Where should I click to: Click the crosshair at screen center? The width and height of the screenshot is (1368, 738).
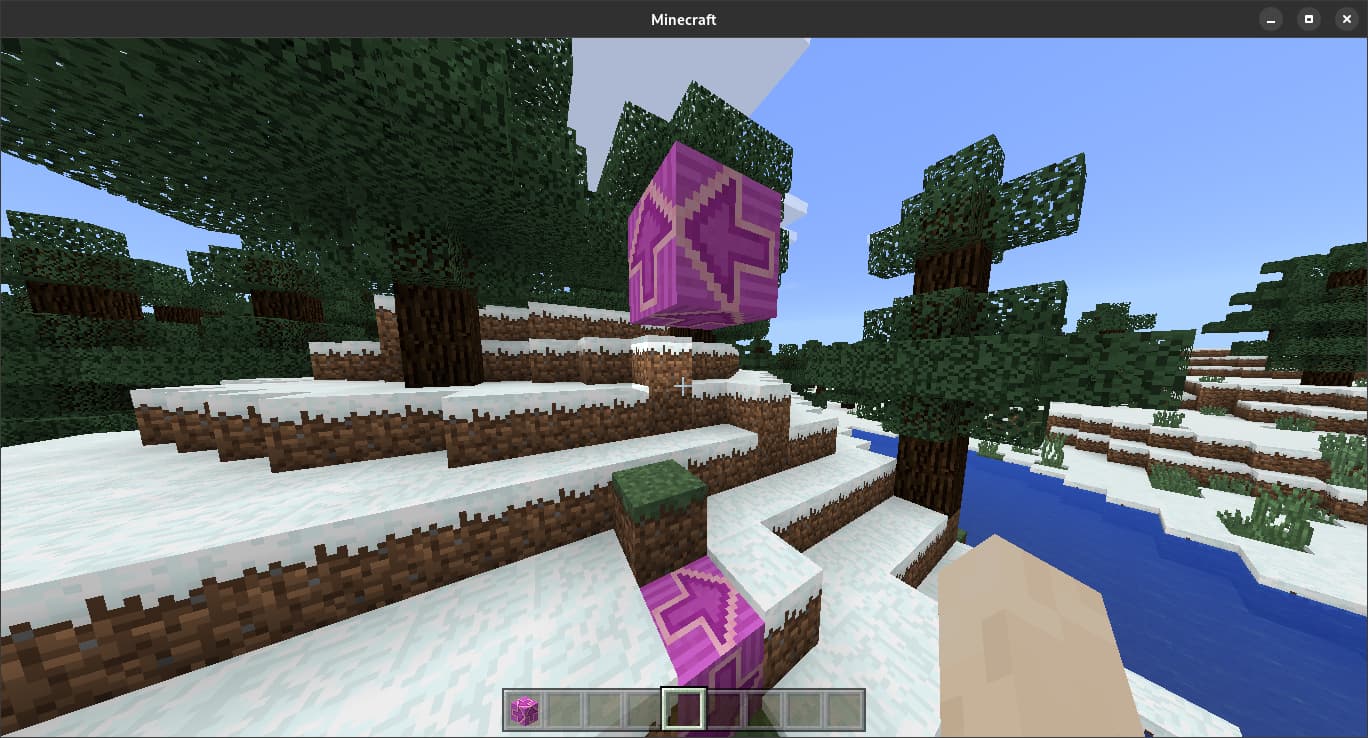point(684,384)
